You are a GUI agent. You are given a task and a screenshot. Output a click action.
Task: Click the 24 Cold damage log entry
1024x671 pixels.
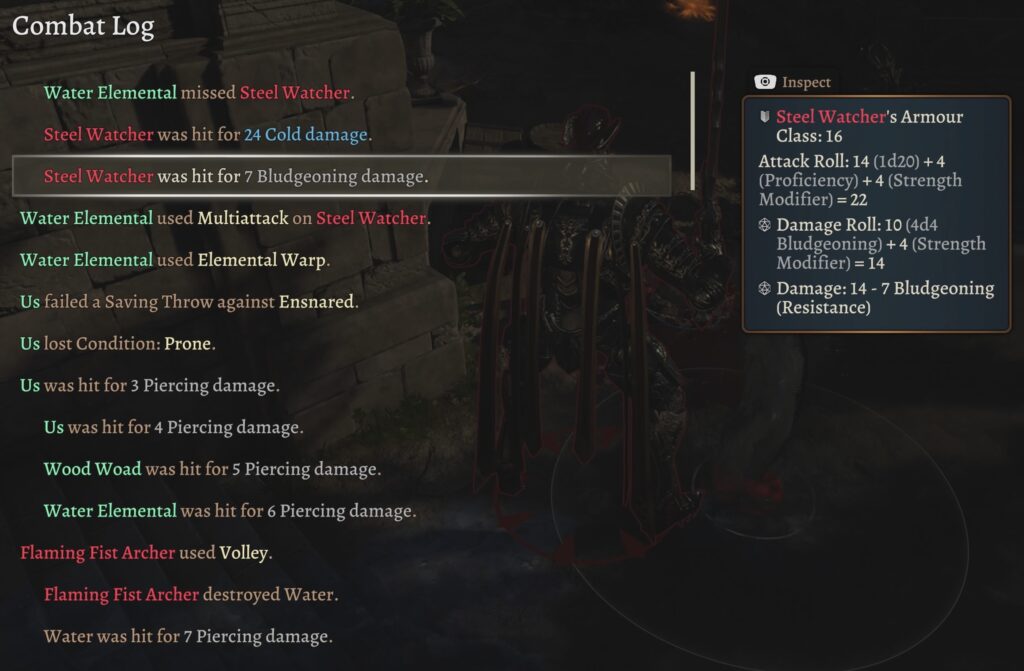pyautogui.click(x=208, y=135)
